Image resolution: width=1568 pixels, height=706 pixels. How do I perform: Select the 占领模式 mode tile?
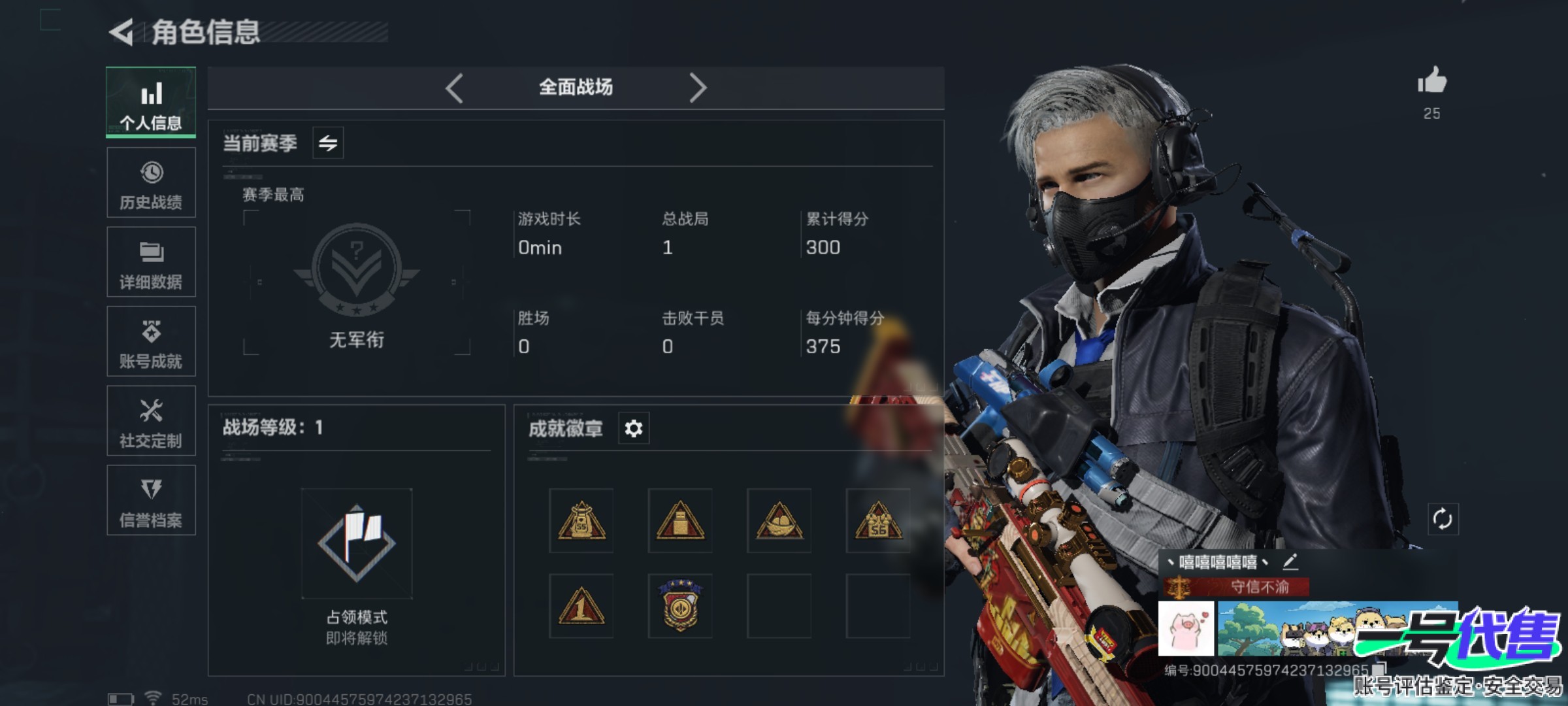click(x=357, y=544)
